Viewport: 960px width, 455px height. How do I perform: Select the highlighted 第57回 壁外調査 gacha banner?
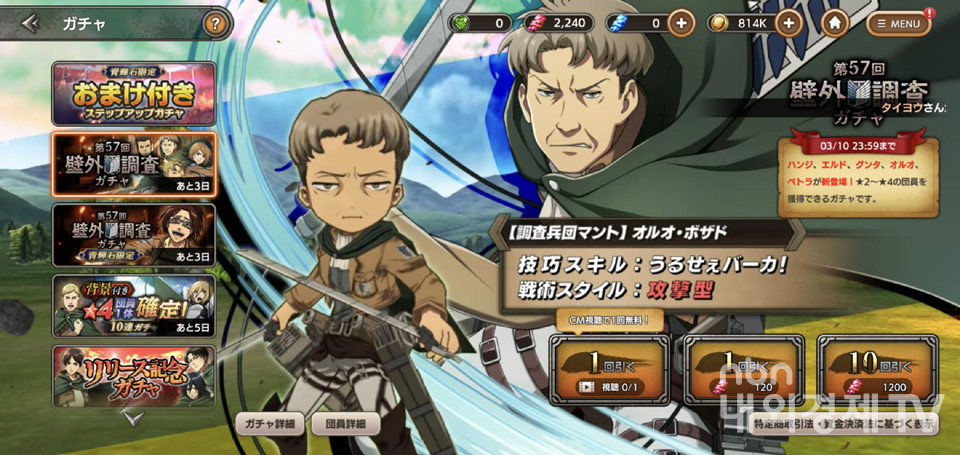pos(133,164)
